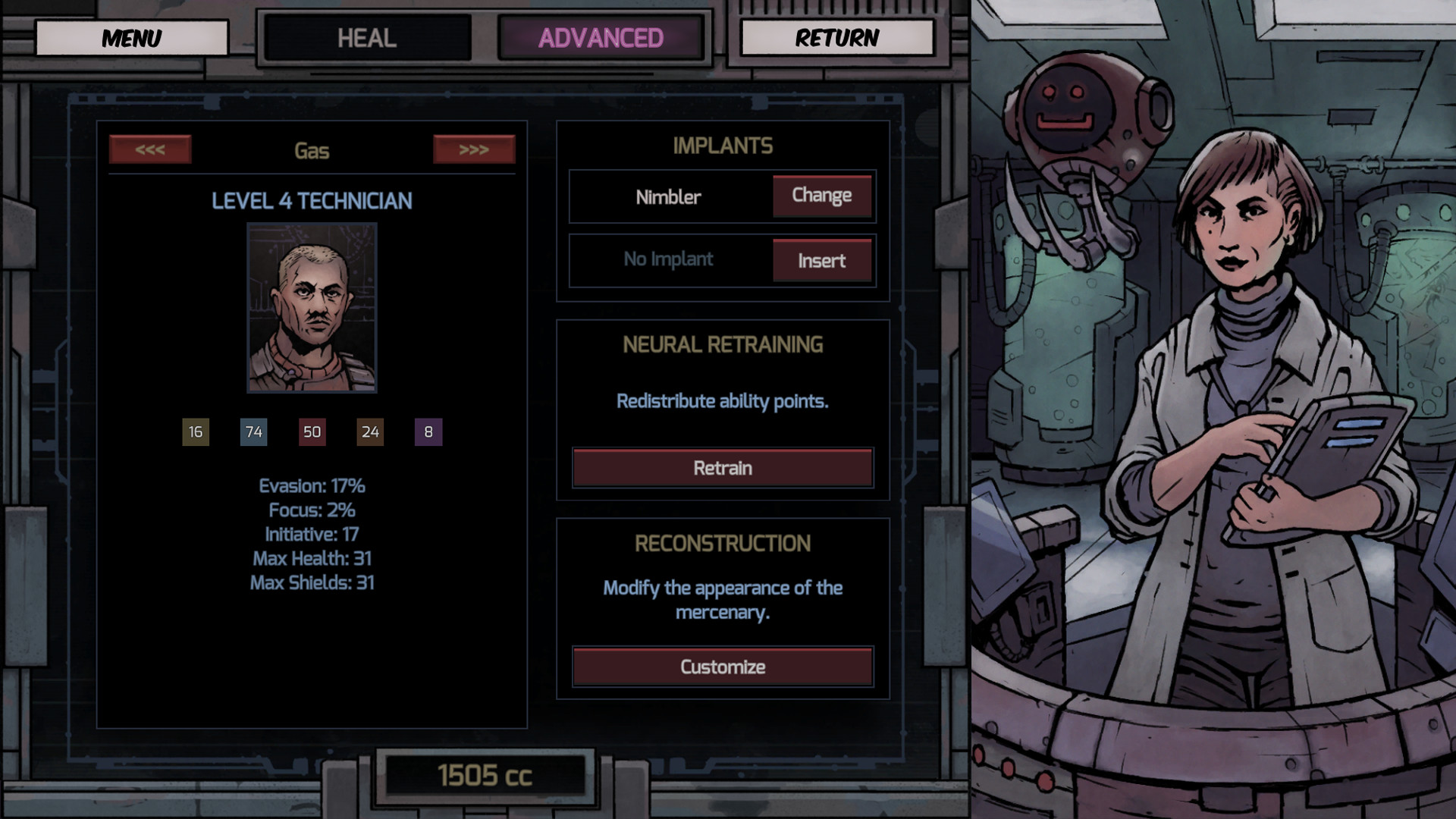The image size is (1456, 819).
Task: Click the next mercenary arrow button
Action: (474, 149)
